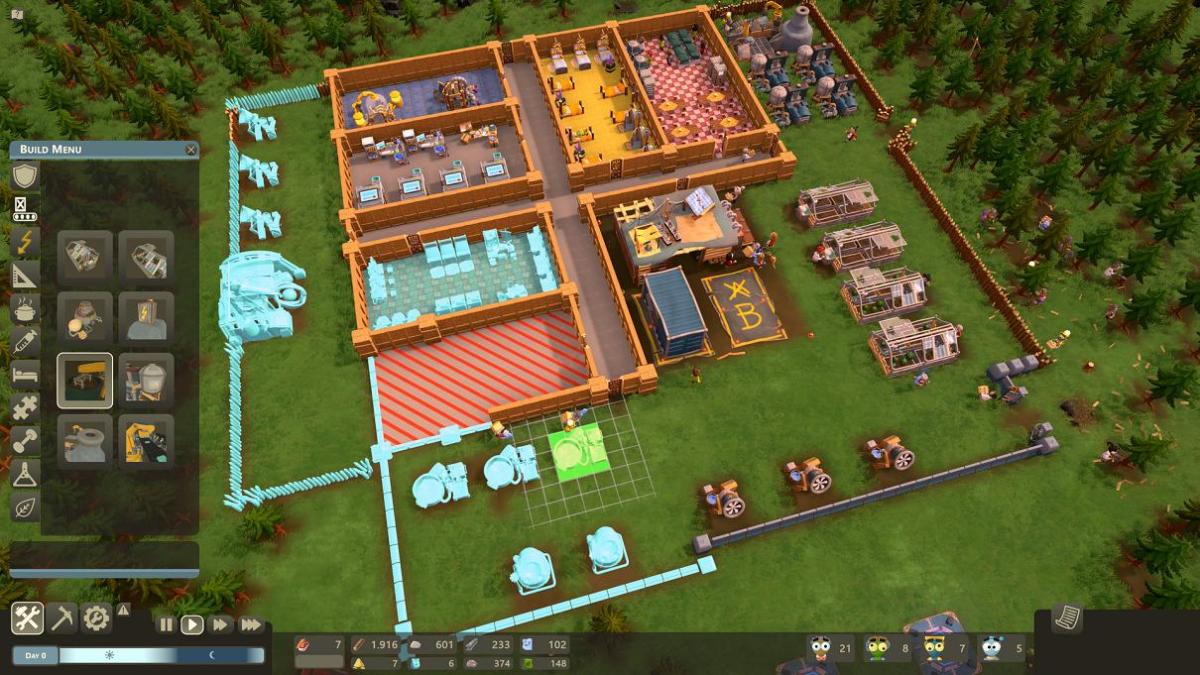Choose the cooking pot food category
The width and height of the screenshot is (1200, 675).
pyautogui.click(x=25, y=308)
